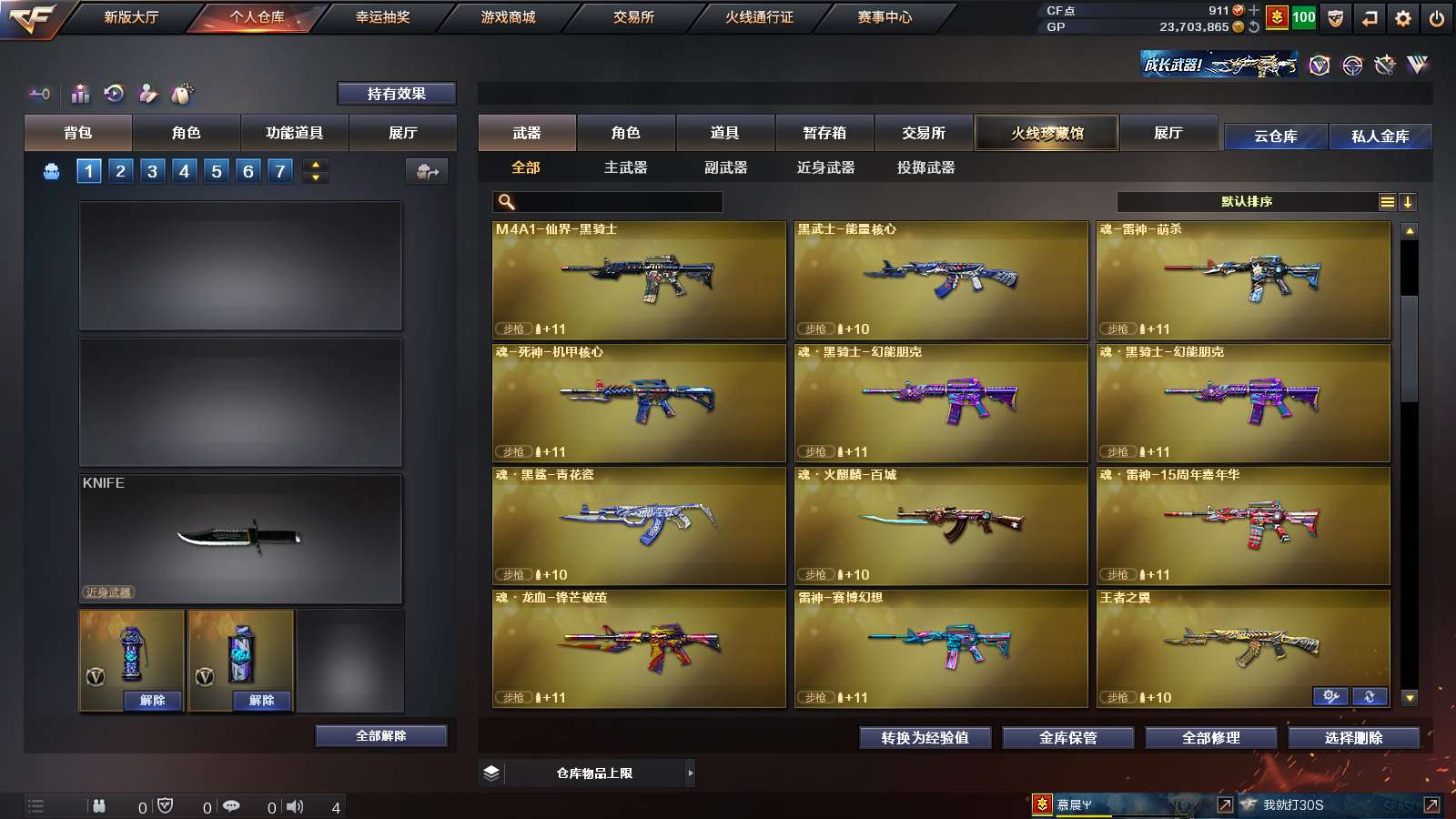Choose the 主武器 weapon filter
The width and height of the screenshot is (1456, 819).
point(625,167)
